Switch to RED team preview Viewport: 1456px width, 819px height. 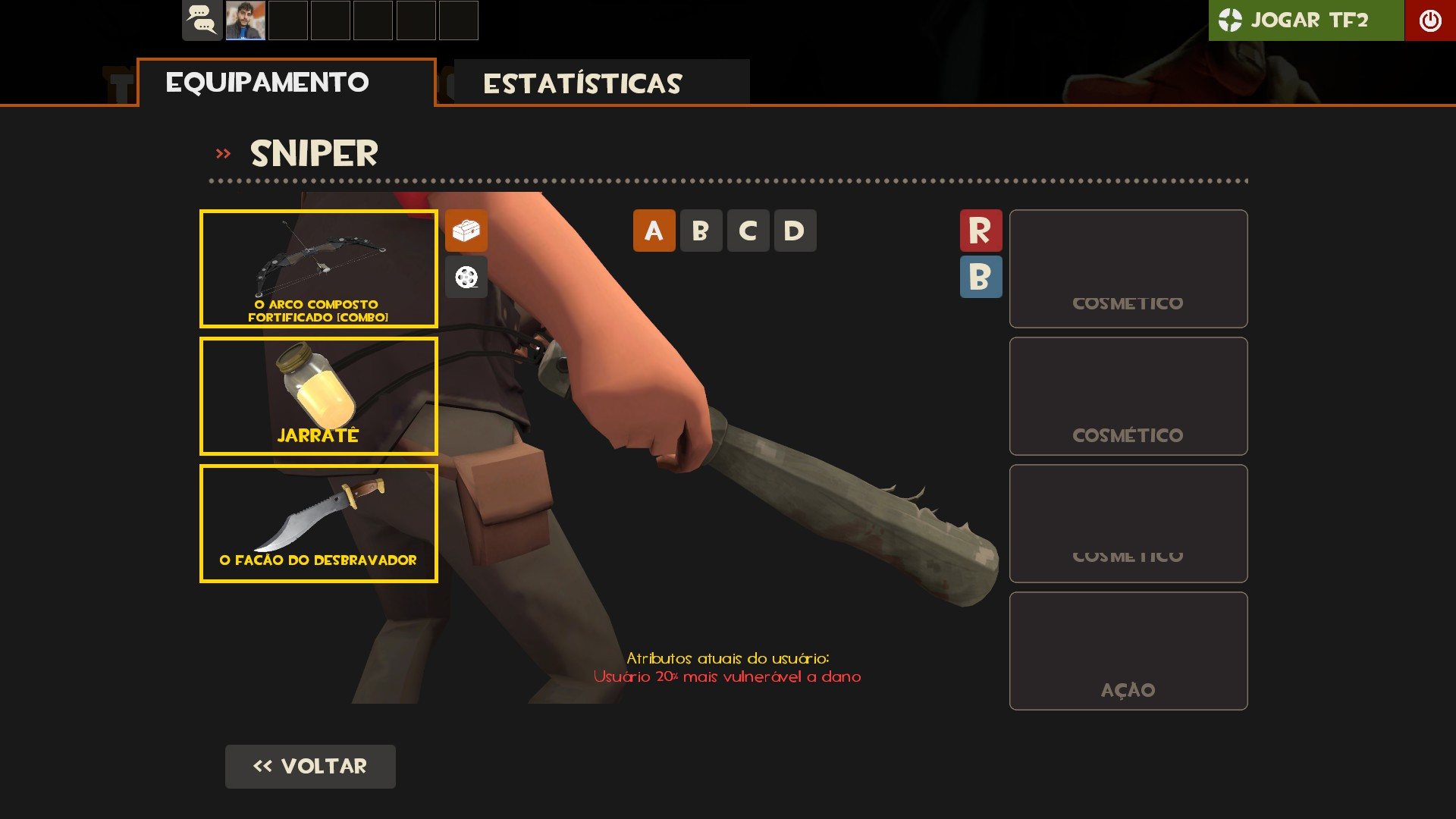[981, 231]
